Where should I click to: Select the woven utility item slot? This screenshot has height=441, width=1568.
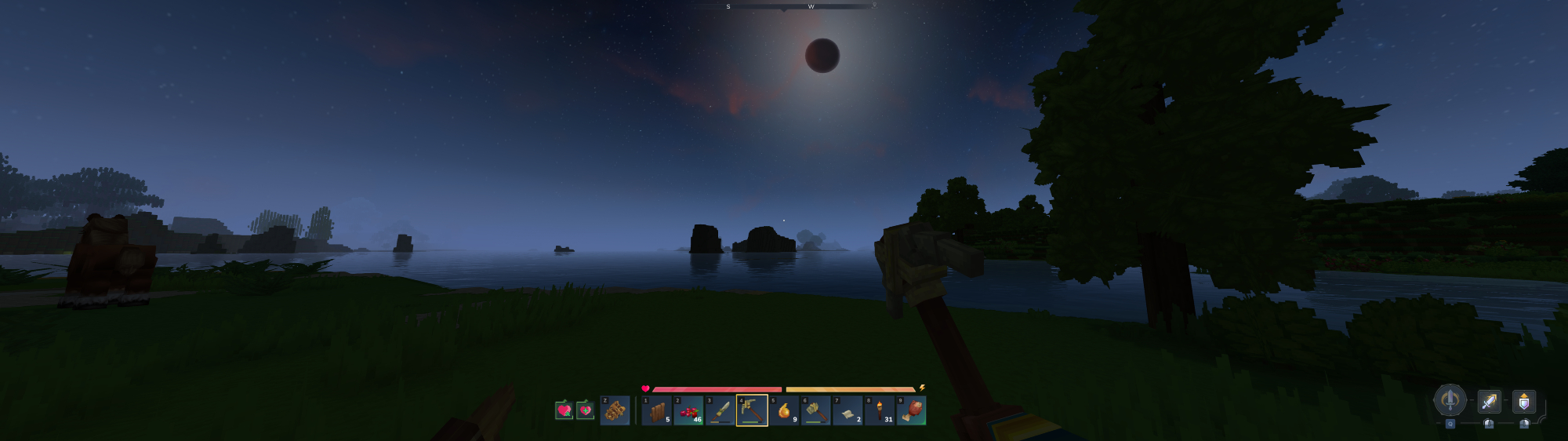[615, 410]
